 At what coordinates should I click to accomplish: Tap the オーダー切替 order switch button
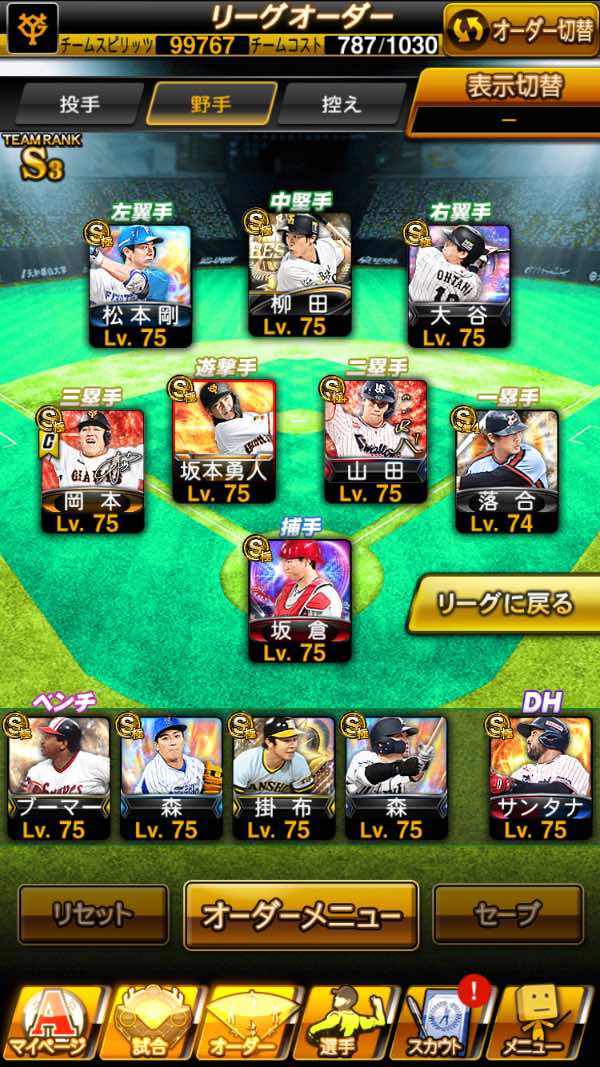pyautogui.click(x=520, y=30)
